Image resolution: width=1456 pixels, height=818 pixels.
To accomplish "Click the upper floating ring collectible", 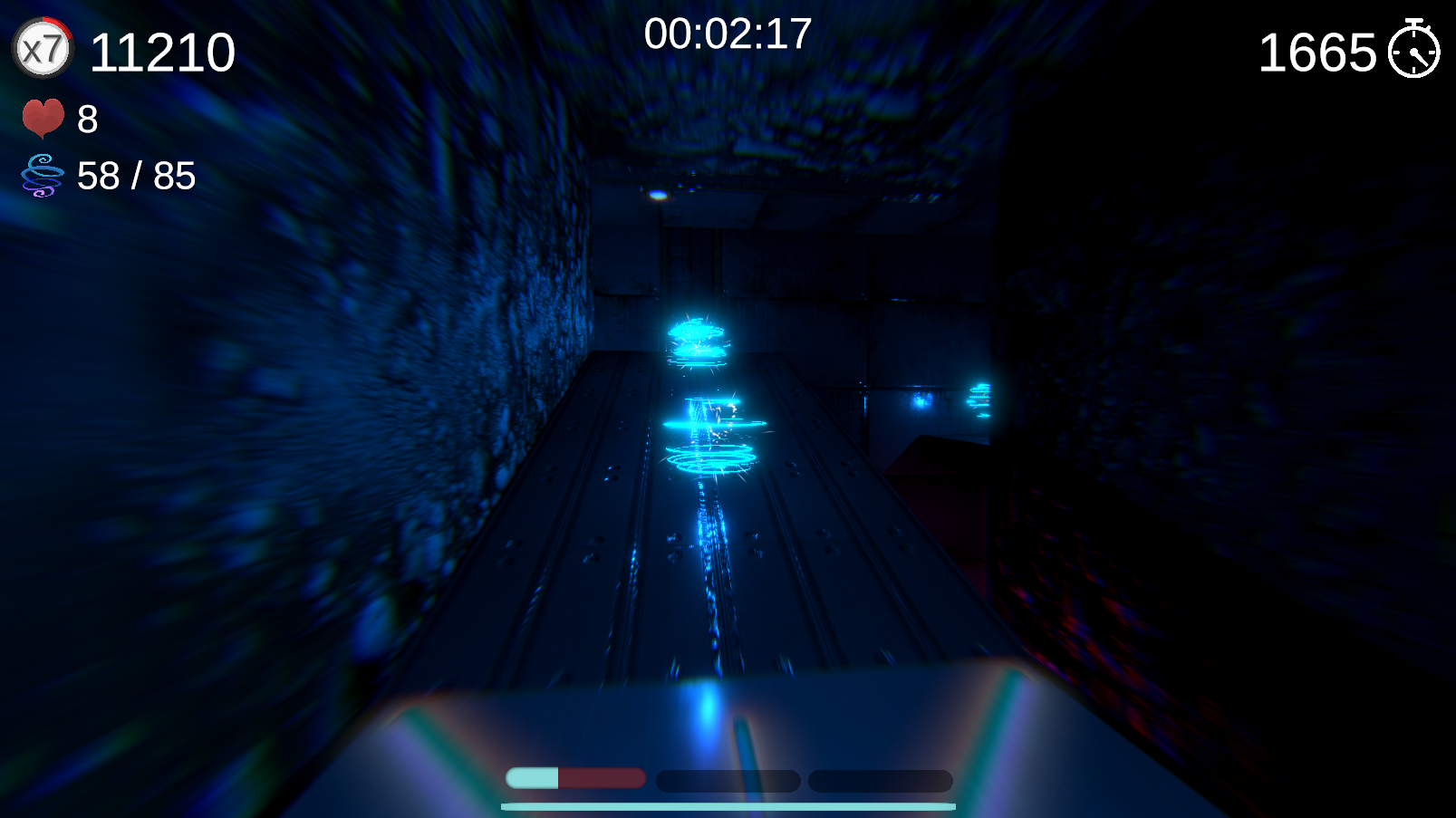I will click(x=696, y=338).
